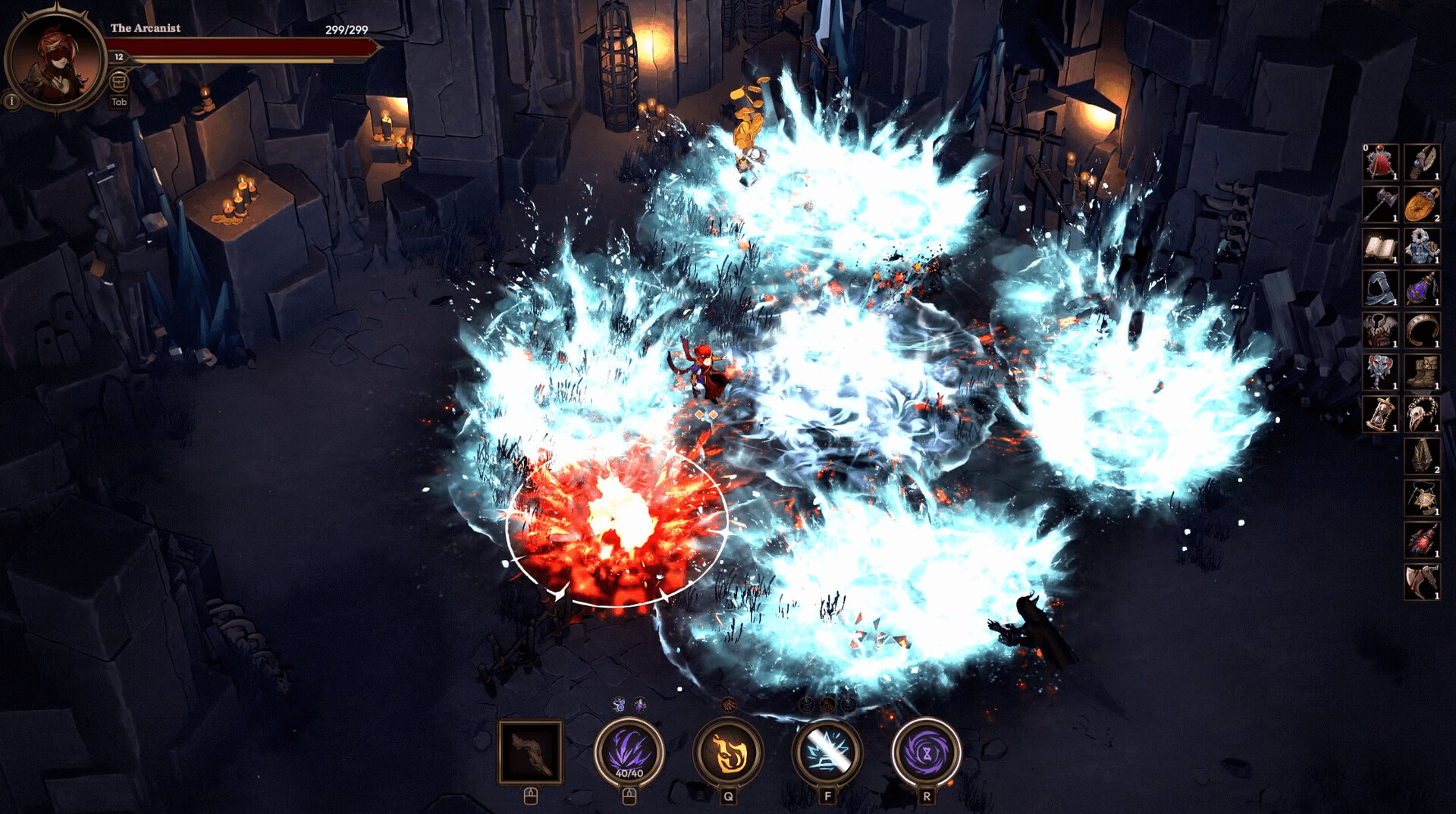This screenshot has height=814, width=1456.
Task: Click the leather boots item
Action: [x=1421, y=372]
